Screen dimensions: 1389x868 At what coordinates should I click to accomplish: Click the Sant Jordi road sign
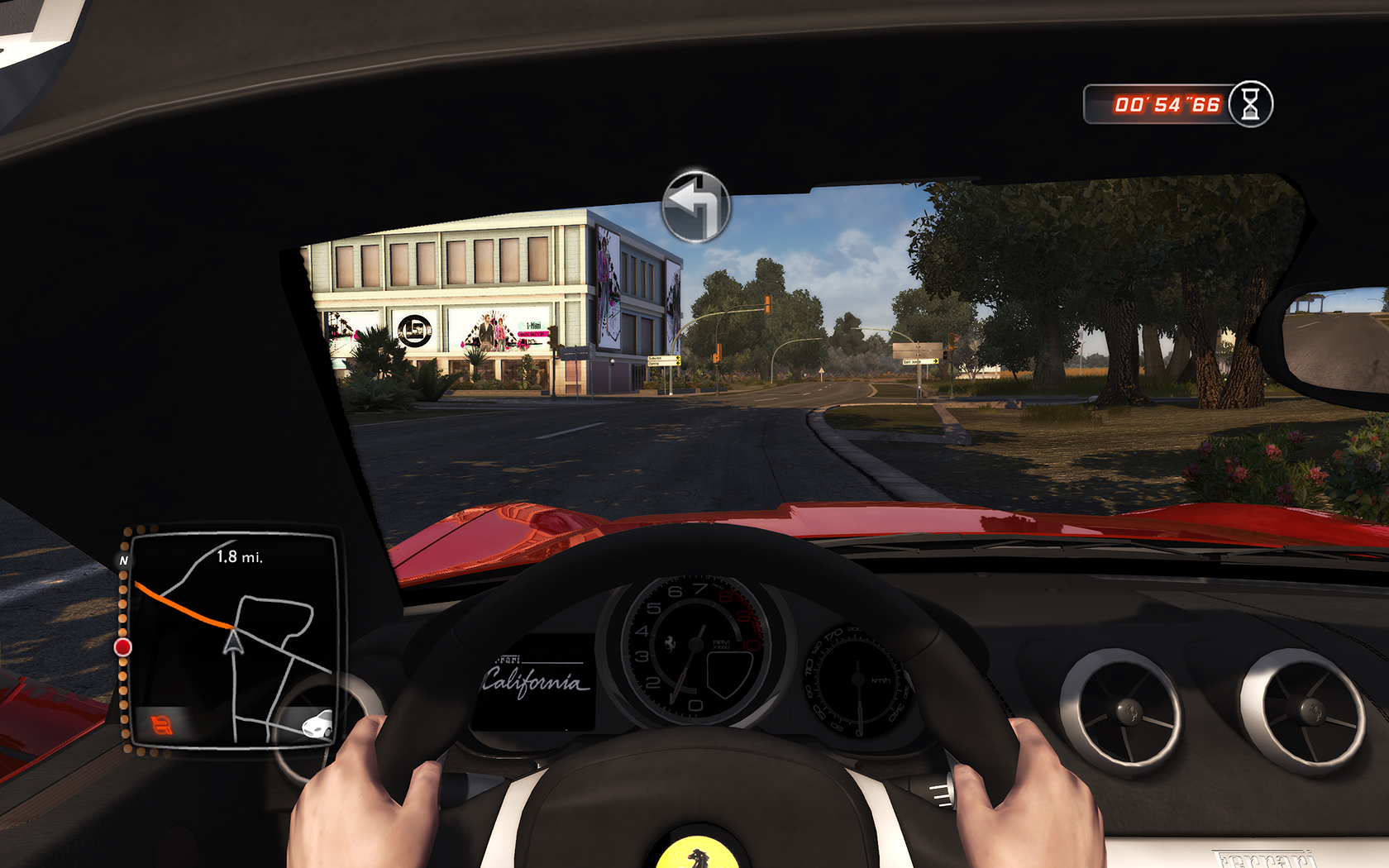click(x=919, y=361)
